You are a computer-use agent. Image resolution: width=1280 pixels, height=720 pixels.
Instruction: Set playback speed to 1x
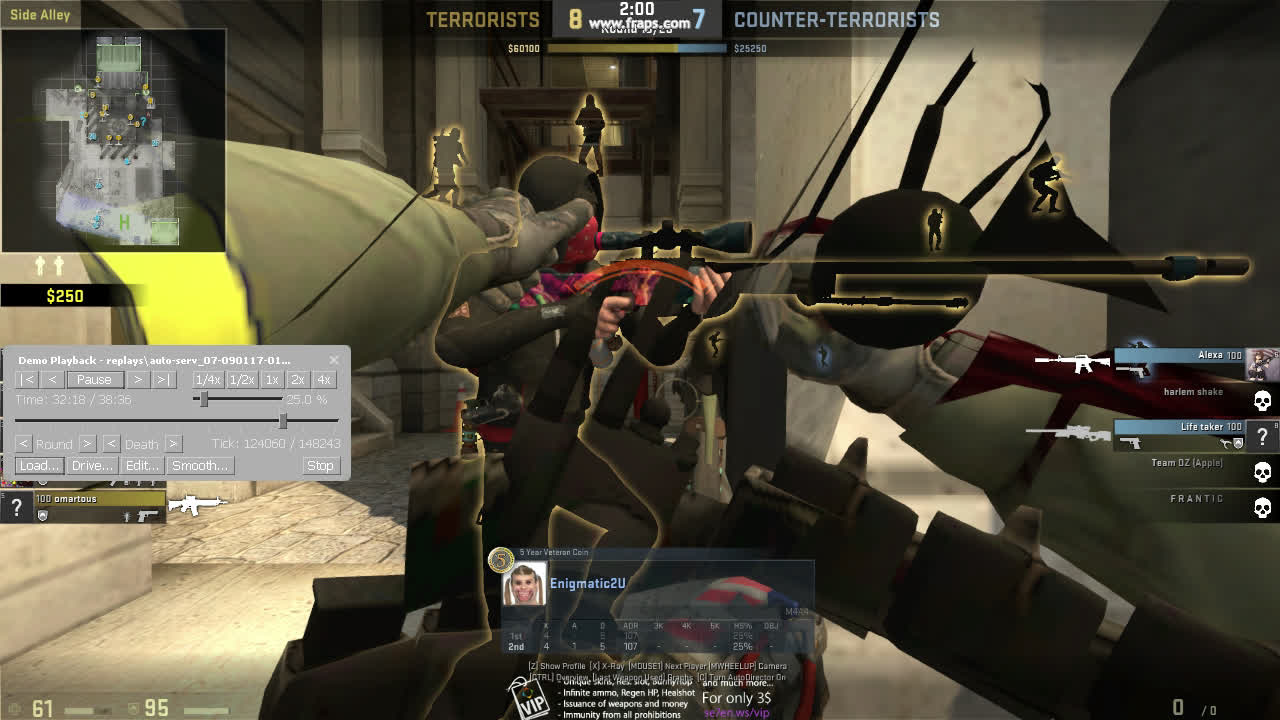point(272,380)
